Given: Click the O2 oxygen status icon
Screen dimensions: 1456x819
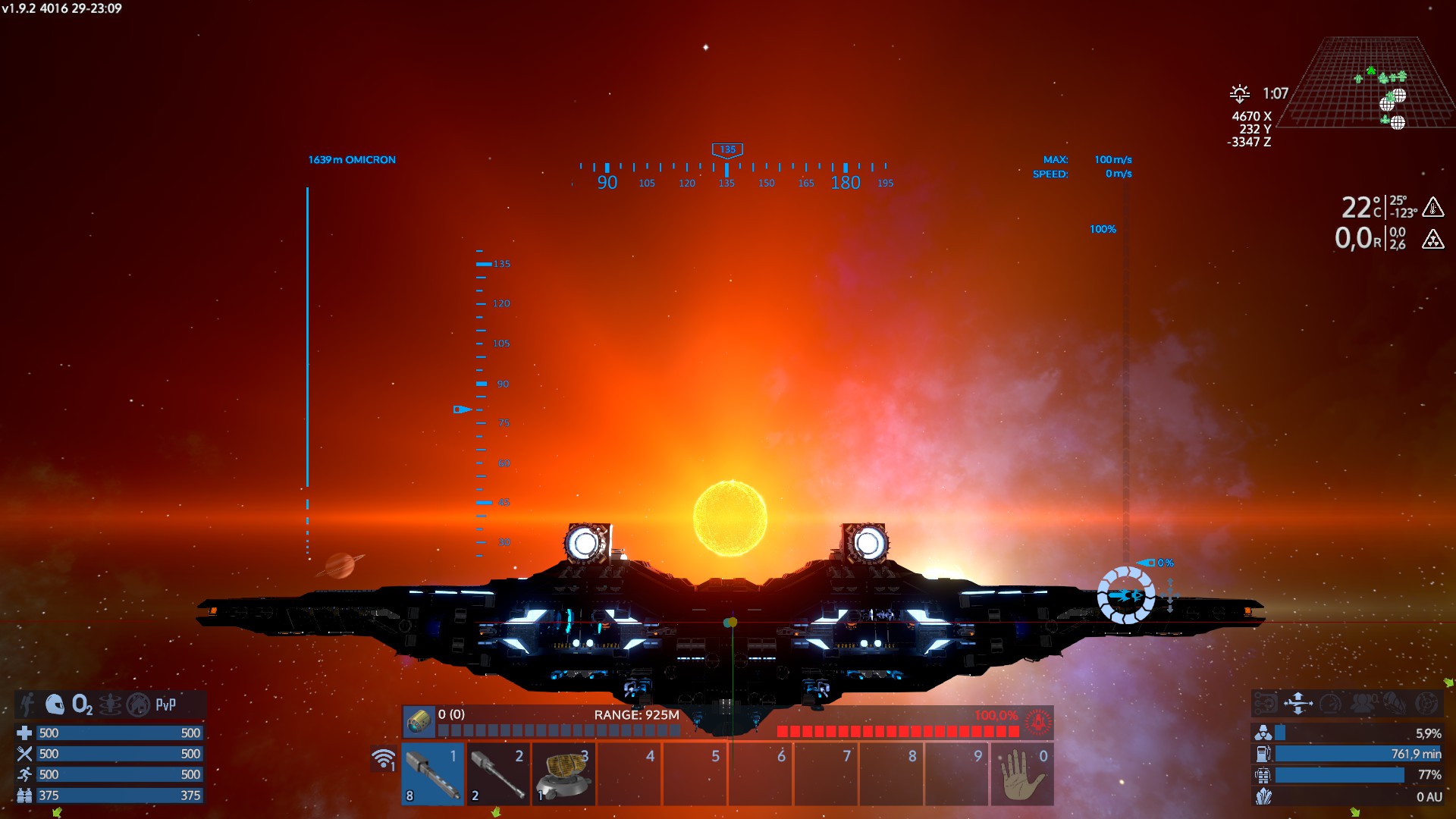Looking at the screenshot, I should coord(82,704).
